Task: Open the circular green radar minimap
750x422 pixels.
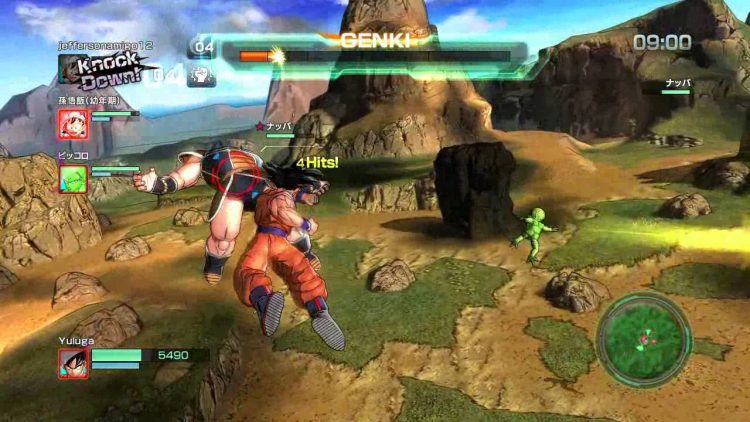Action: tap(644, 340)
